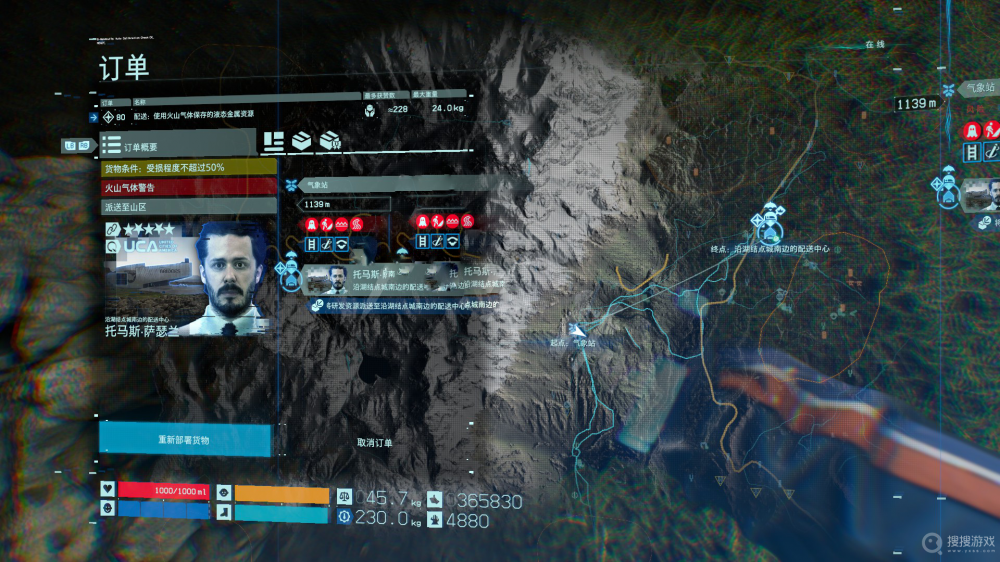The height and width of the screenshot is (562, 1000).
Task: Select the 派送至山区 delivery row
Action: (x=188, y=207)
